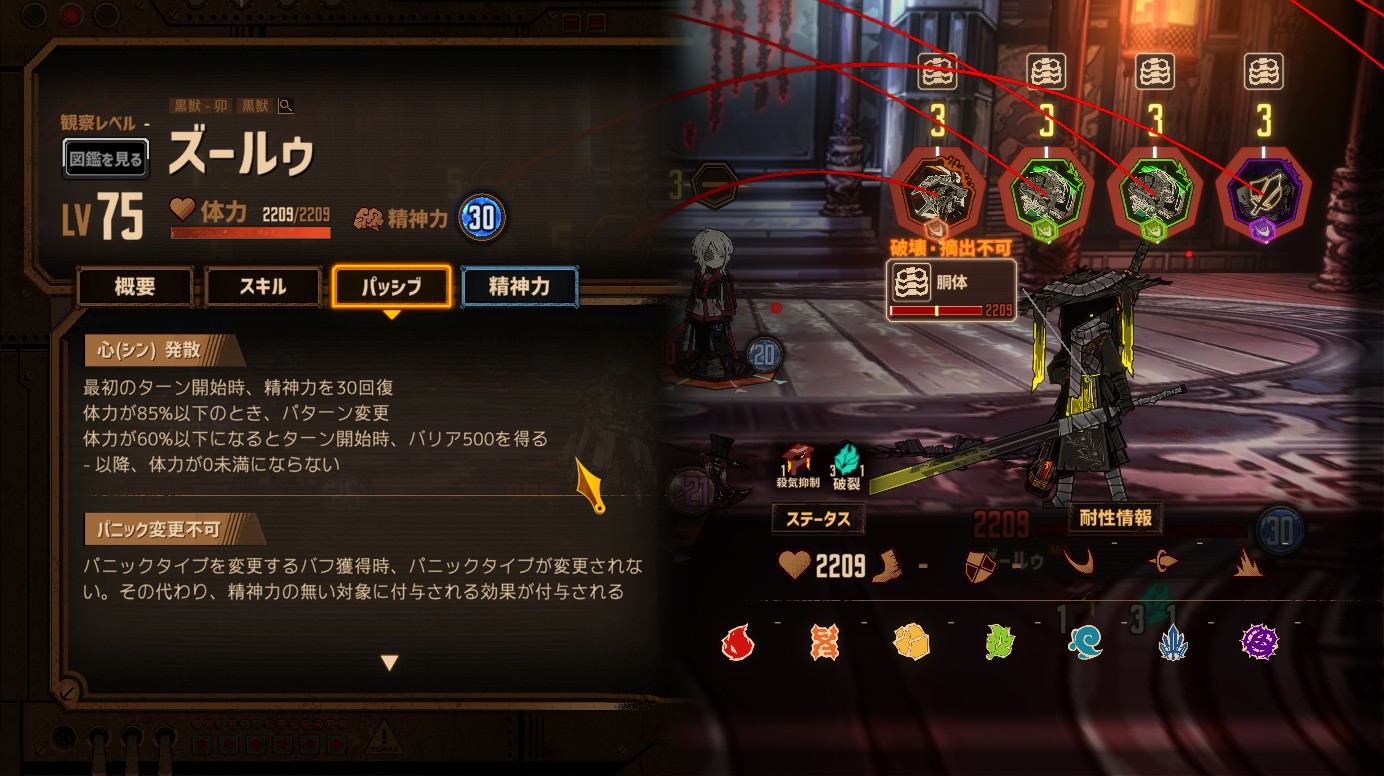Show the ステータス section
Viewport: 1384px width, 776px height.
[818, 519]
